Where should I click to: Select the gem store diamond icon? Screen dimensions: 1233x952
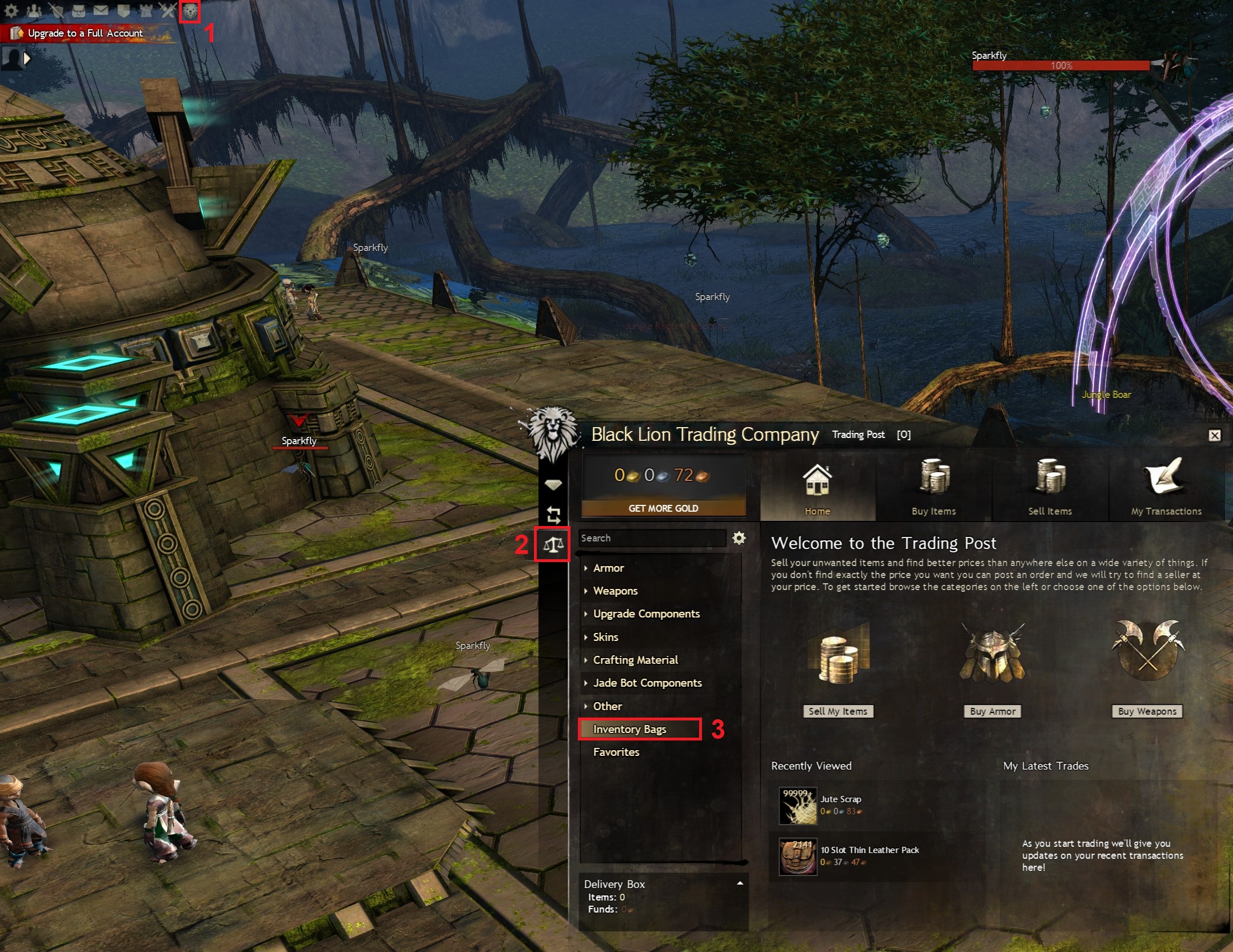[554, 484]
